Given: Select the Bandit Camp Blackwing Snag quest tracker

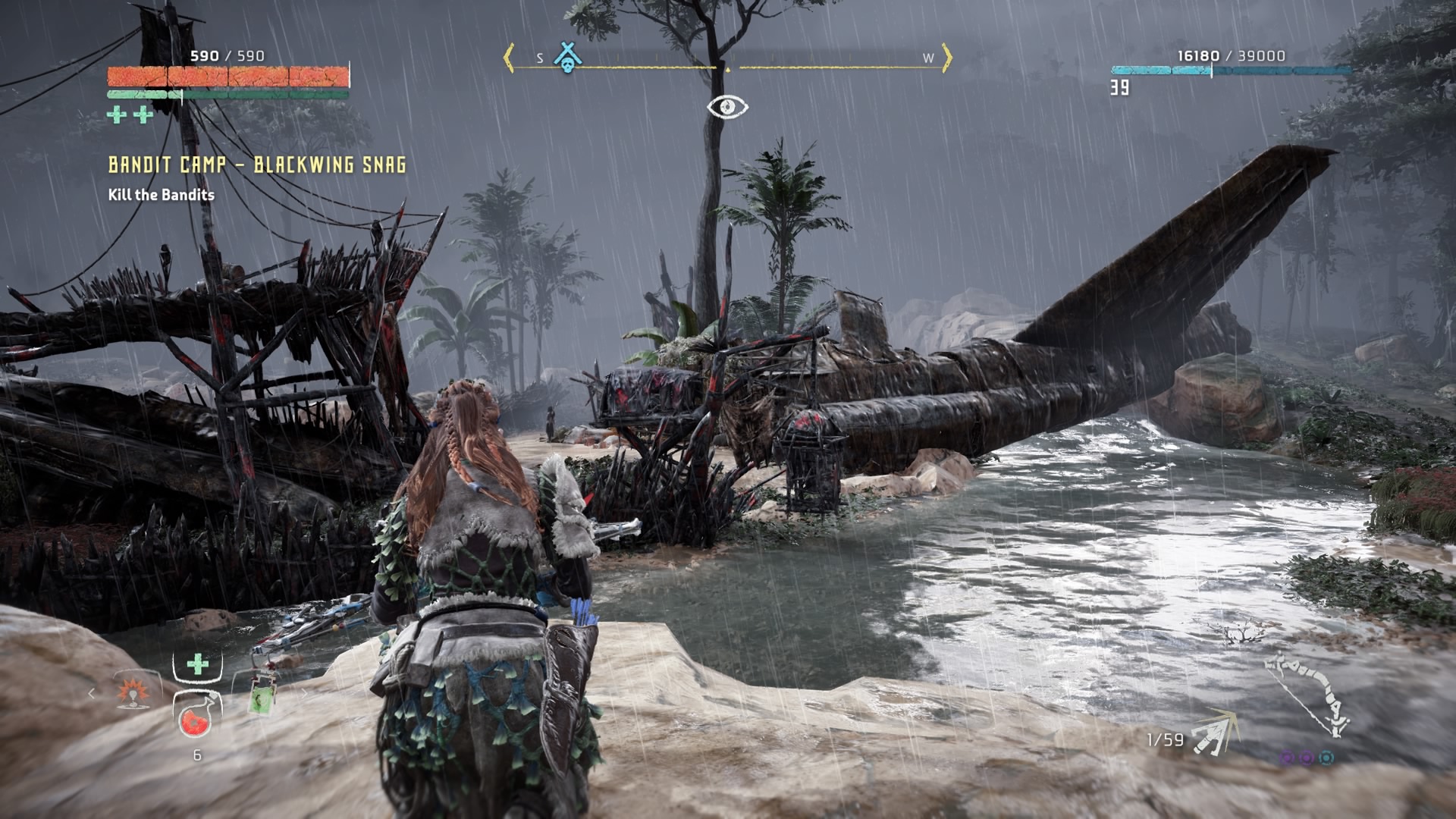Looking at the screenshot, I should point(257,165).
